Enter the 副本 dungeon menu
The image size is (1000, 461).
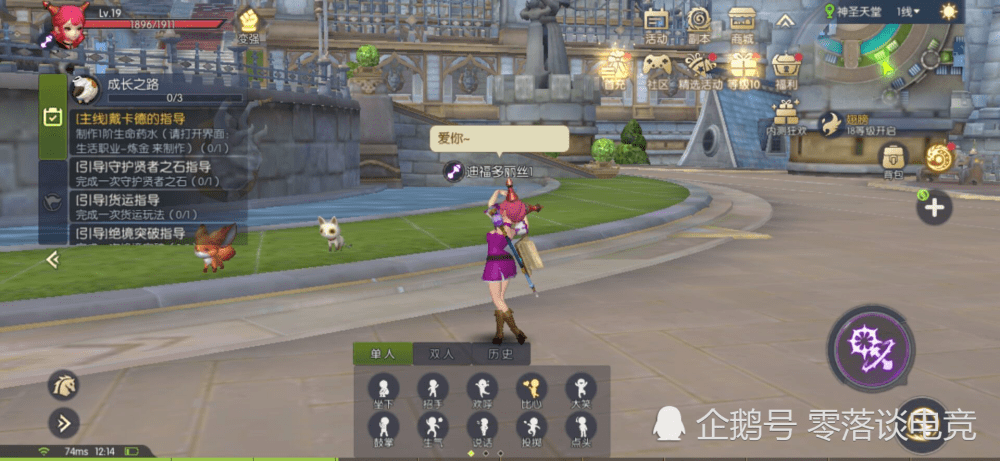[x=699, y=24]
